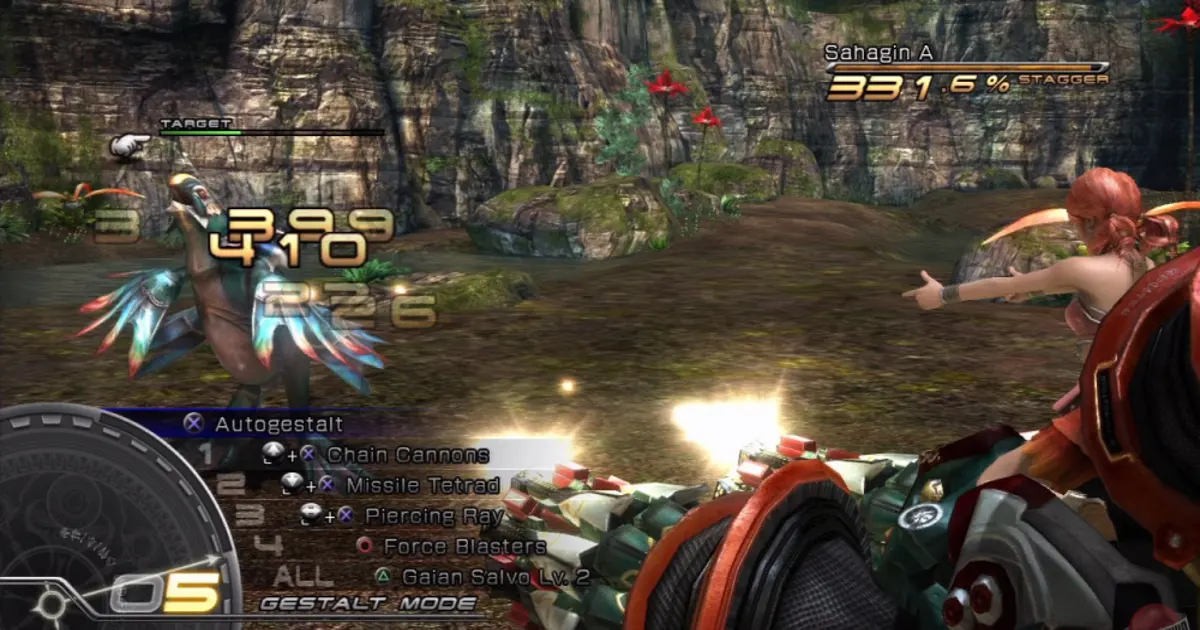Select Missile Tetrad from the list

(422, 485)
